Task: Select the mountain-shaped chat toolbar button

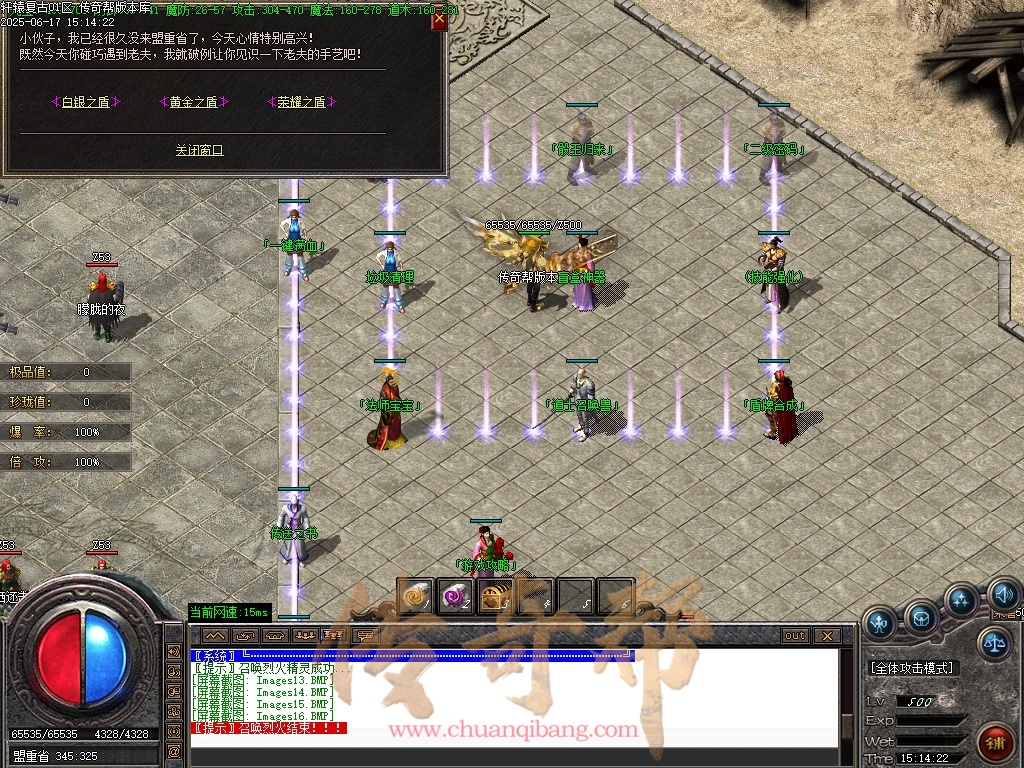Action: pyautogui.click(x=214, y=635)
